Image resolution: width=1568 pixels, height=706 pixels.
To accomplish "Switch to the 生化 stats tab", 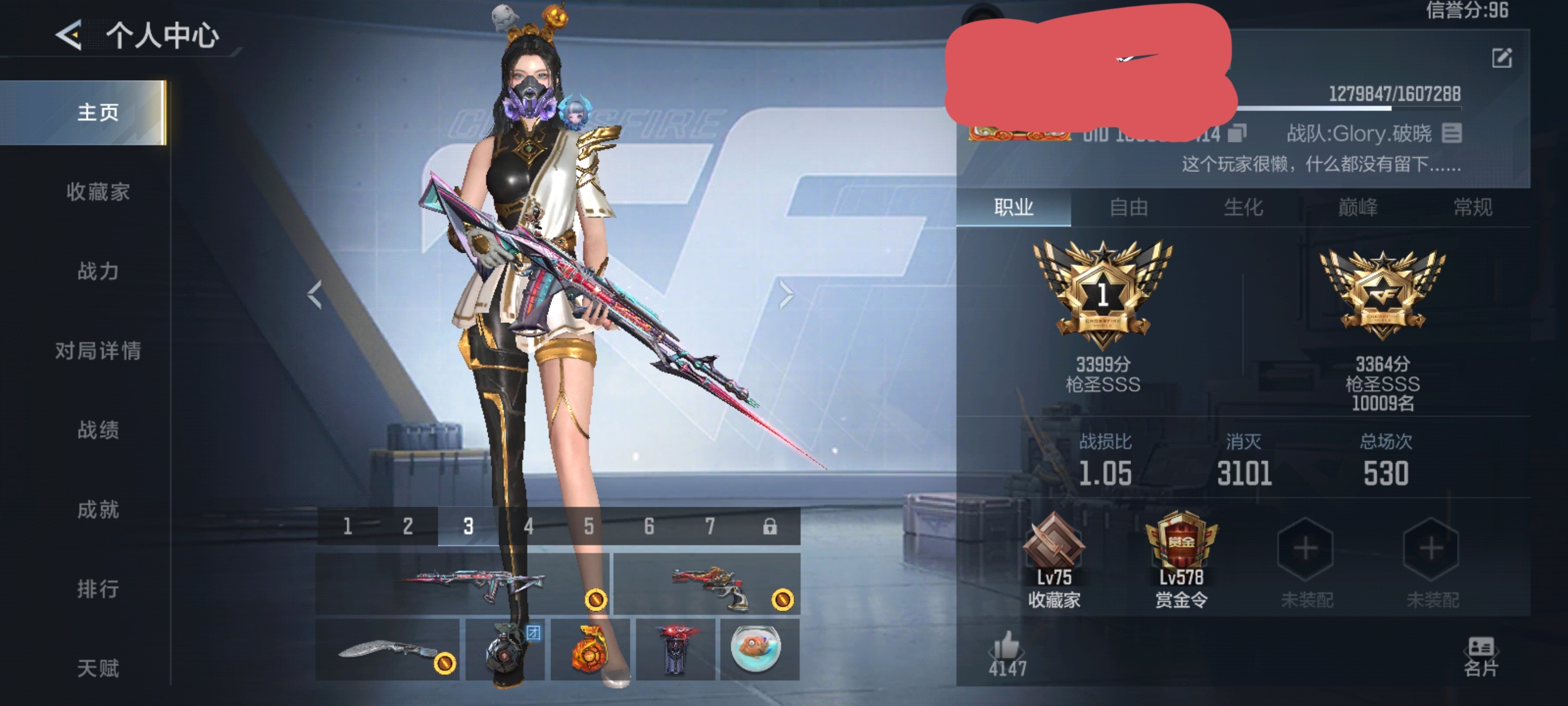I will (x=1243, y=208).
